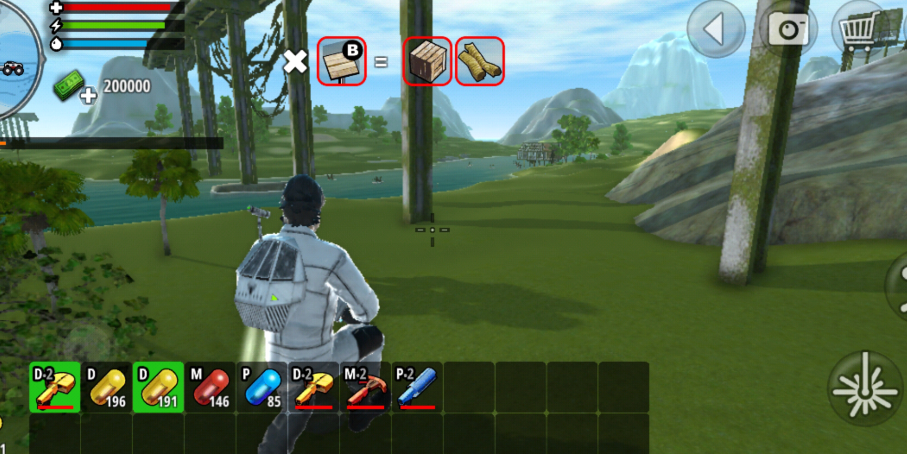Close the crafting recipe with the white X
The width and height of the screenshot is (907, 454).
coord(295,62)
